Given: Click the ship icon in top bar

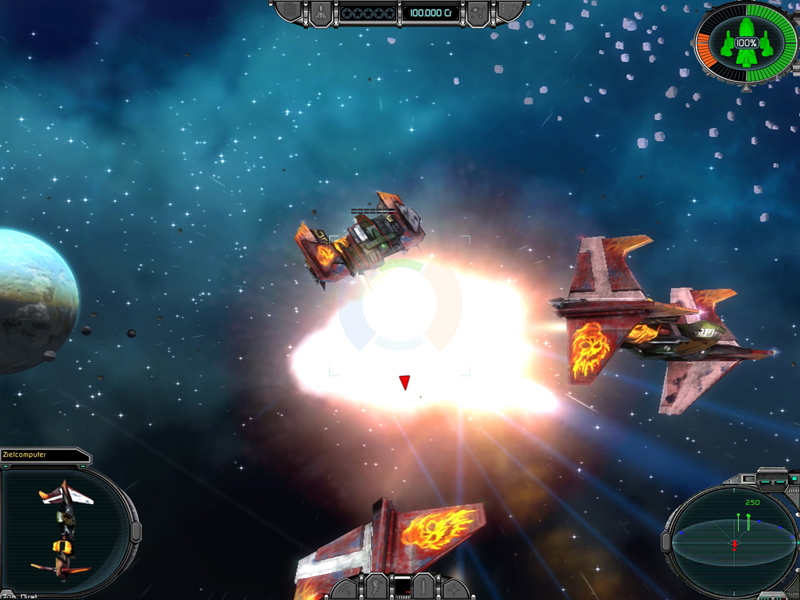Looking at the screenshot, I should [x=318, y=12].
